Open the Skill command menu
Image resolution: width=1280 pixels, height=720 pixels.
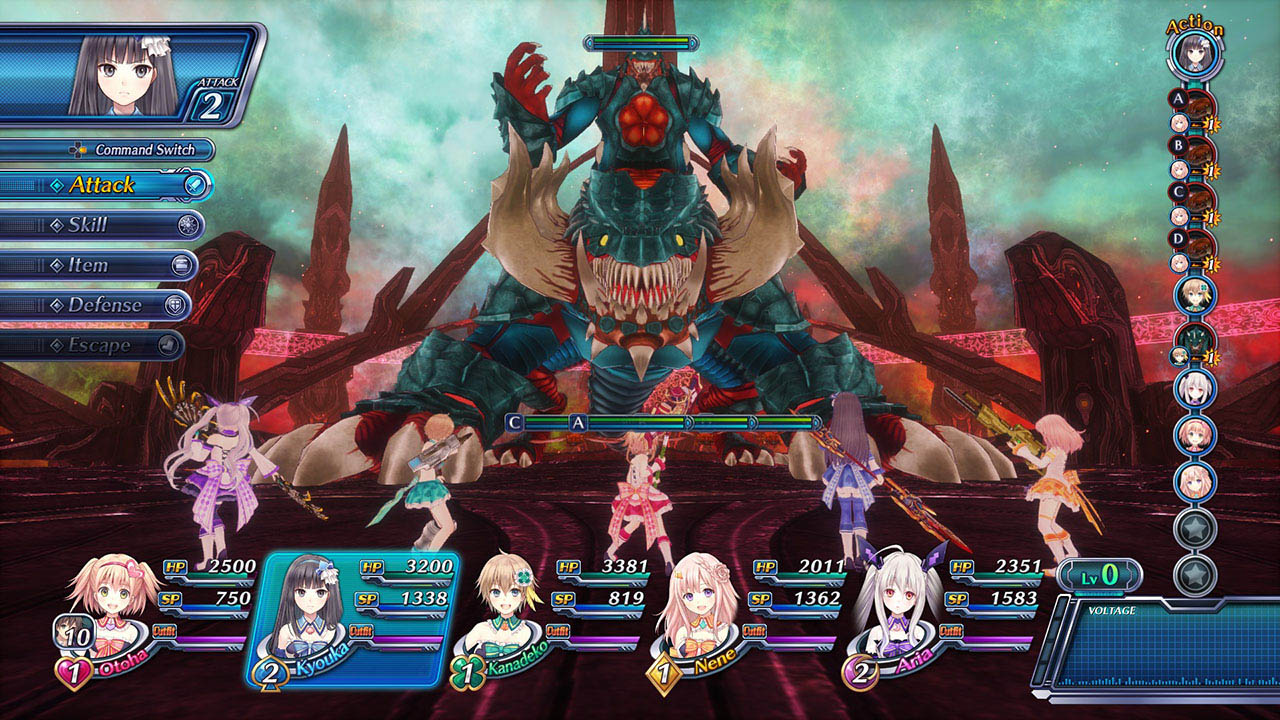(x=90, y=226)
